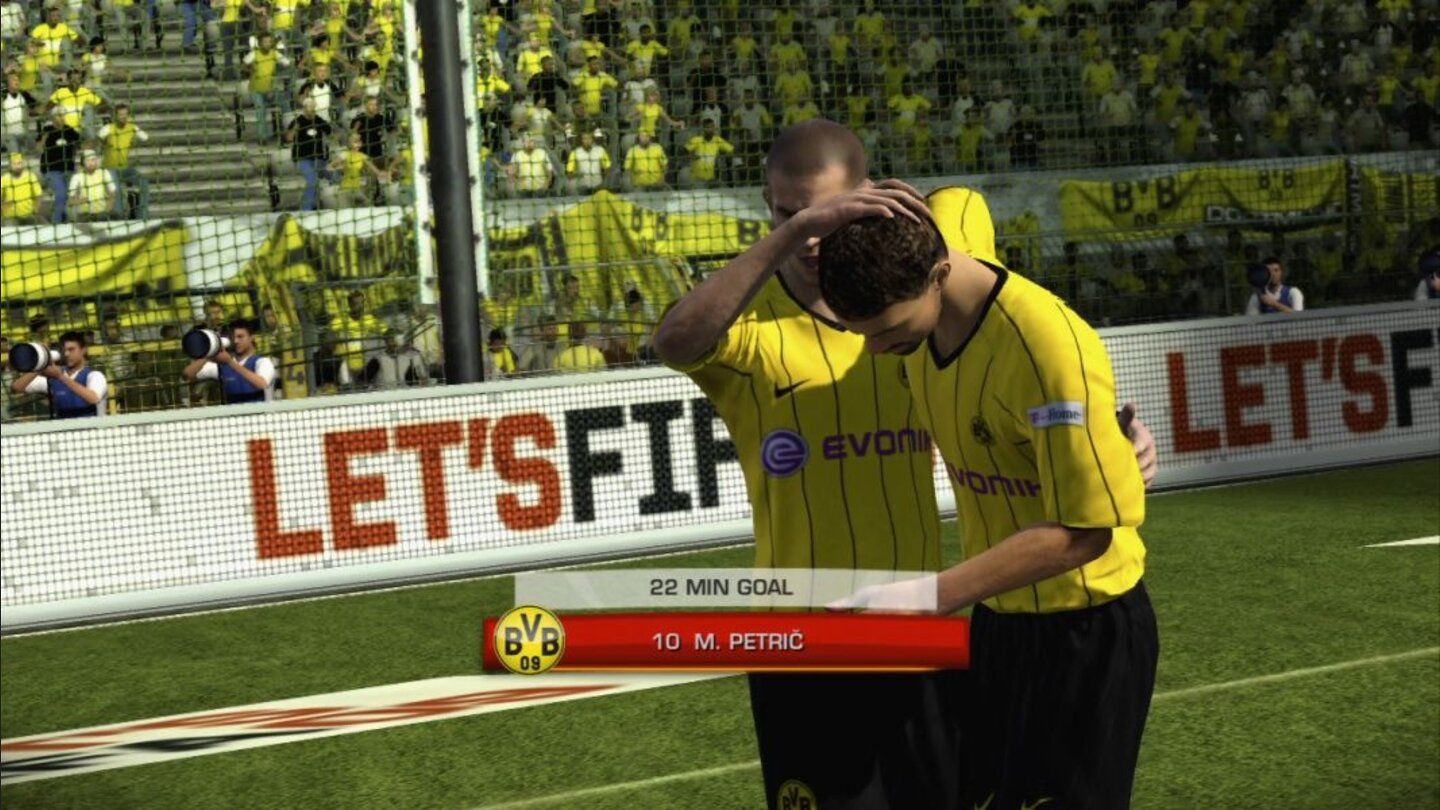Image resolution: width=1440 pixels, height=810 pixels.
Task: Click the number 10 next to M. Petrič
Action: (x=665, y=640)
